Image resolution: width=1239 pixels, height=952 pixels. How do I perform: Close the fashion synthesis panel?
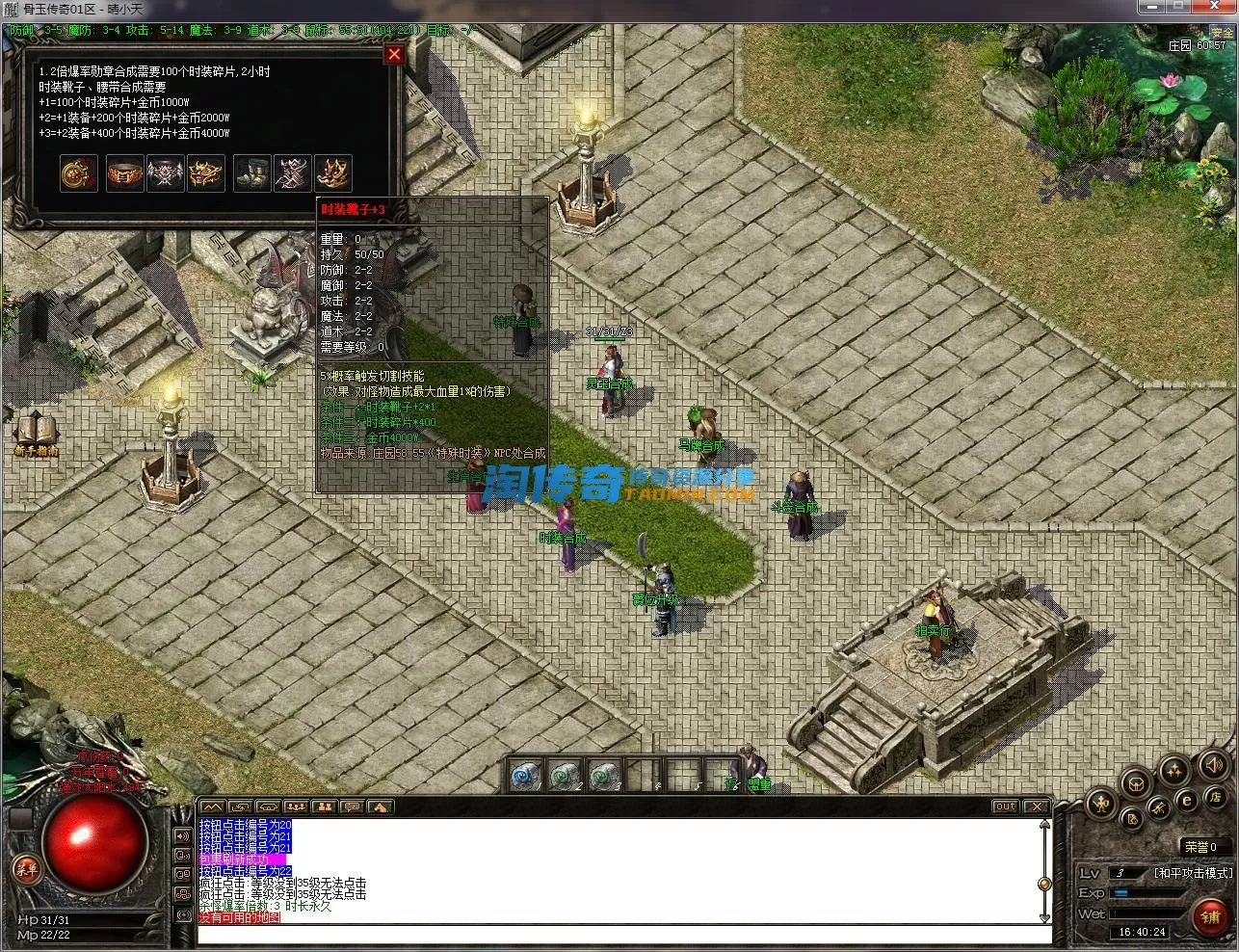click(x=393, y=55)
